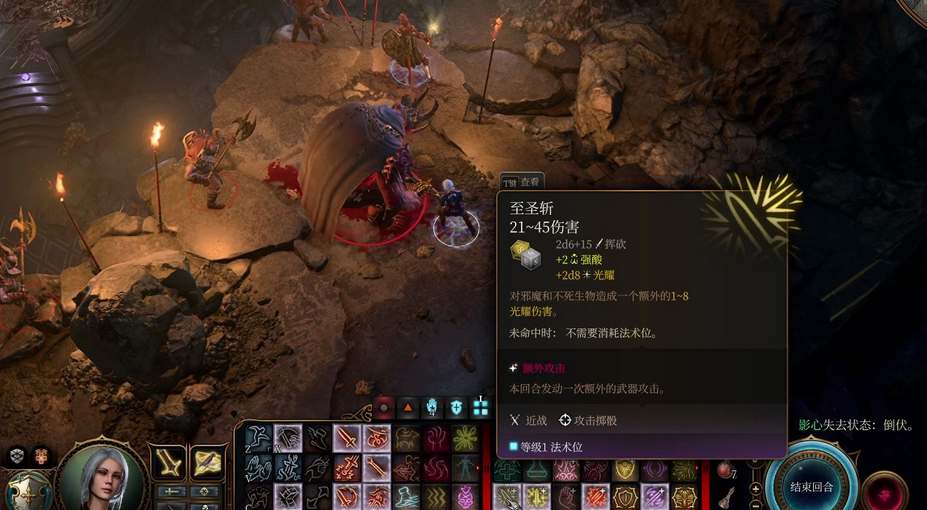This screenshot has height=510, width=927.
Task: Choose the ranged weapon attack slot
Action: [208, 461]
